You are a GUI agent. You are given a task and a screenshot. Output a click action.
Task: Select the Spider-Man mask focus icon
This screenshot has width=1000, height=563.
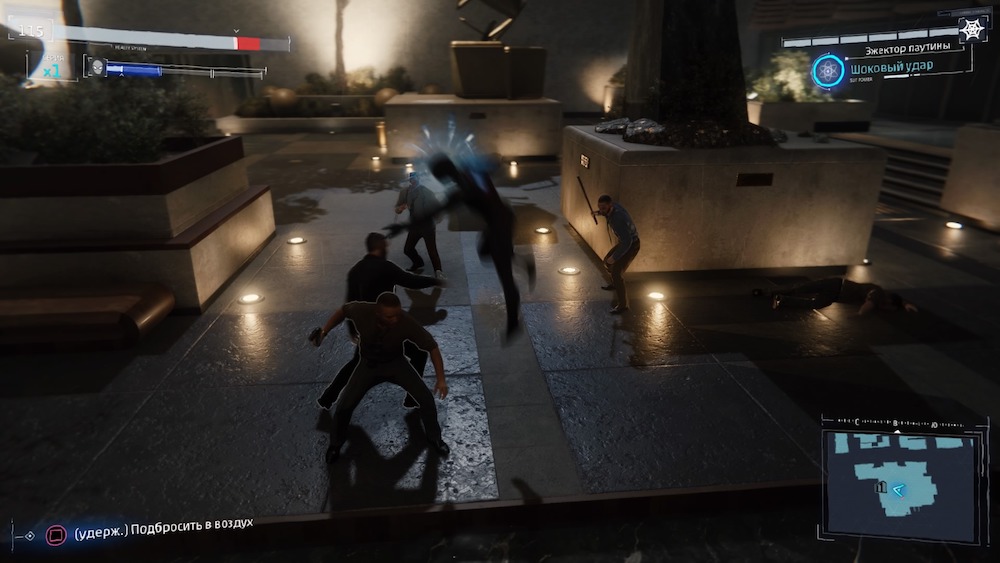click(x=97, y=67)
